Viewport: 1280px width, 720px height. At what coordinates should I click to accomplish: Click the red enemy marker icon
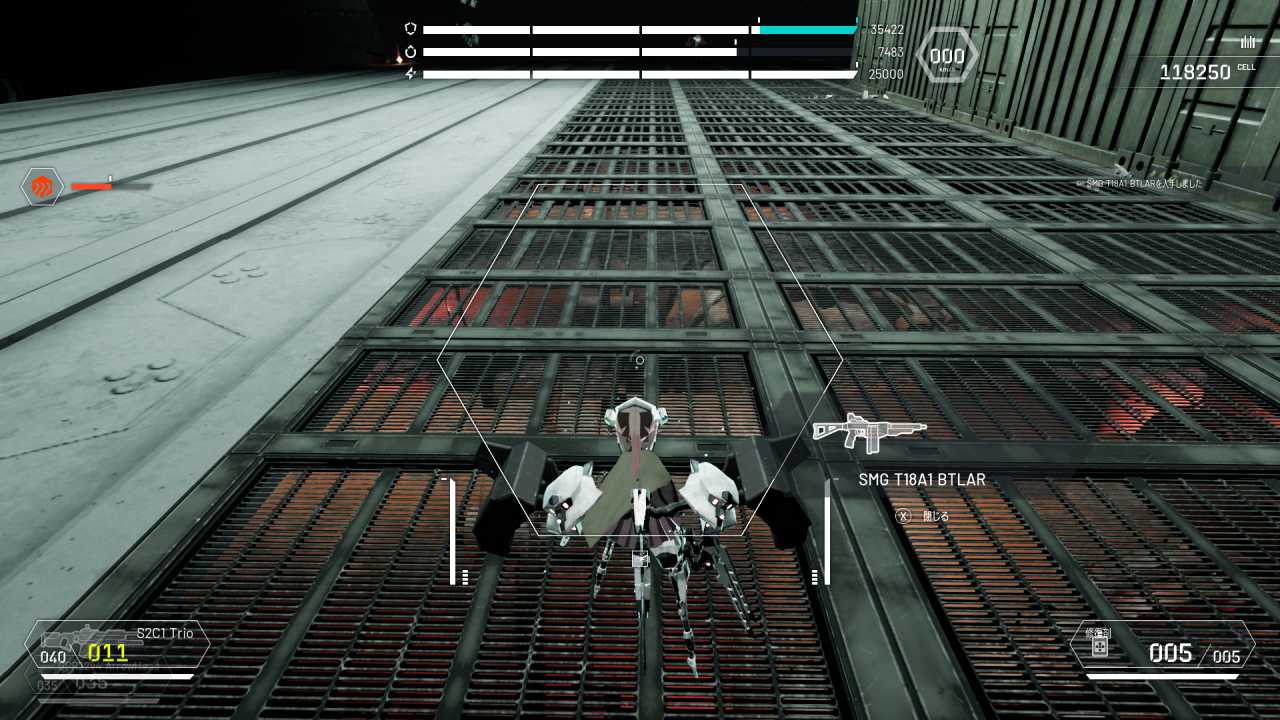pos(42,186)
